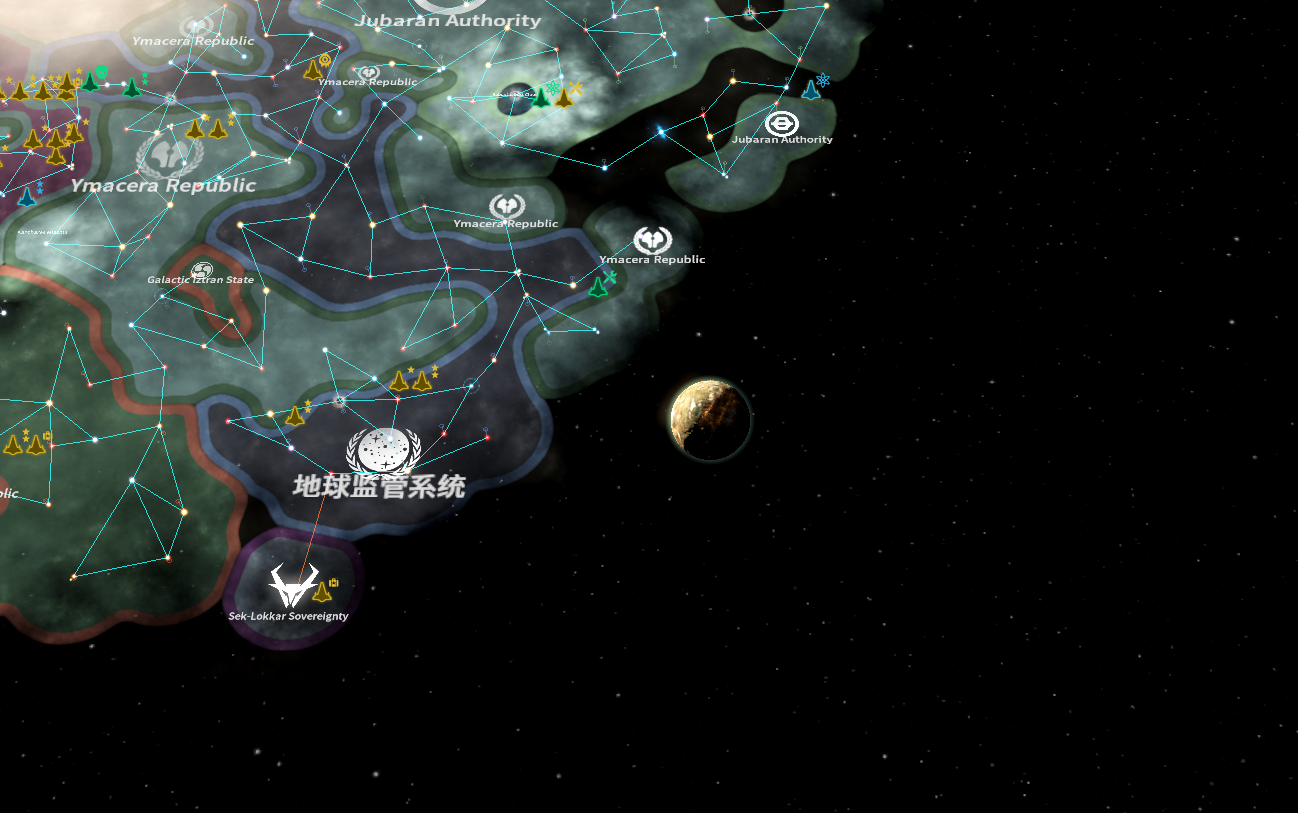The height and width of the screenshot is (813, 1298).
Task: Select the green alien skull icon at top left
Action: pos(100,73)
